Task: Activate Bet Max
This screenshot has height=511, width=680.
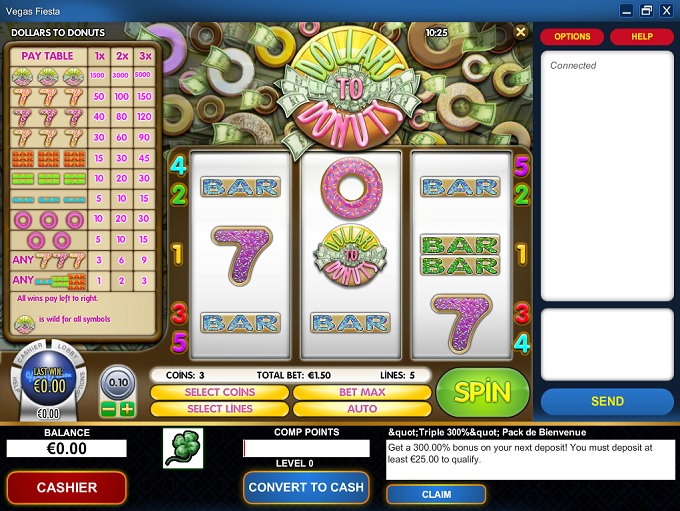Action: pos(362,392)
